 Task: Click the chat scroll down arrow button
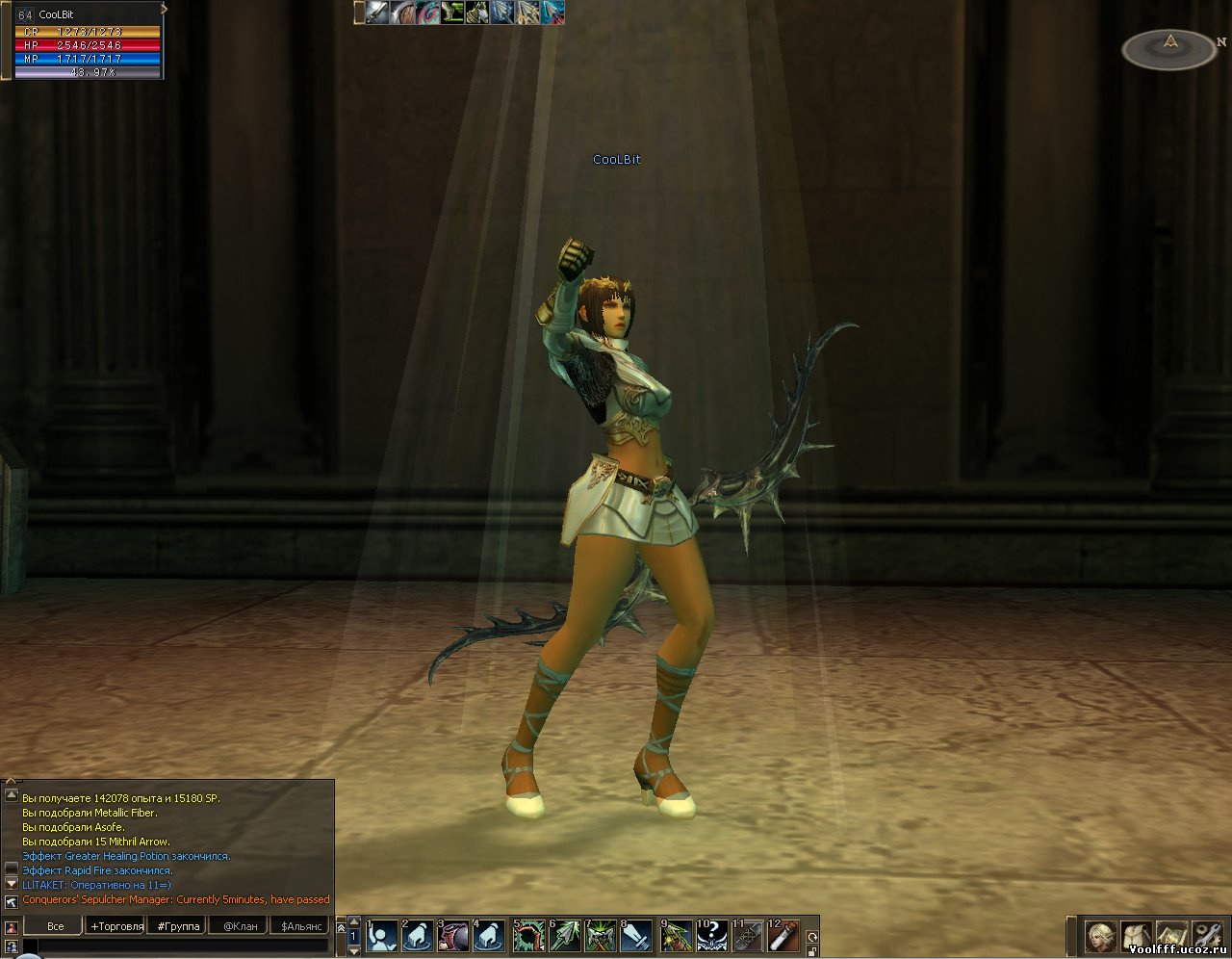[x=12, y=883]
